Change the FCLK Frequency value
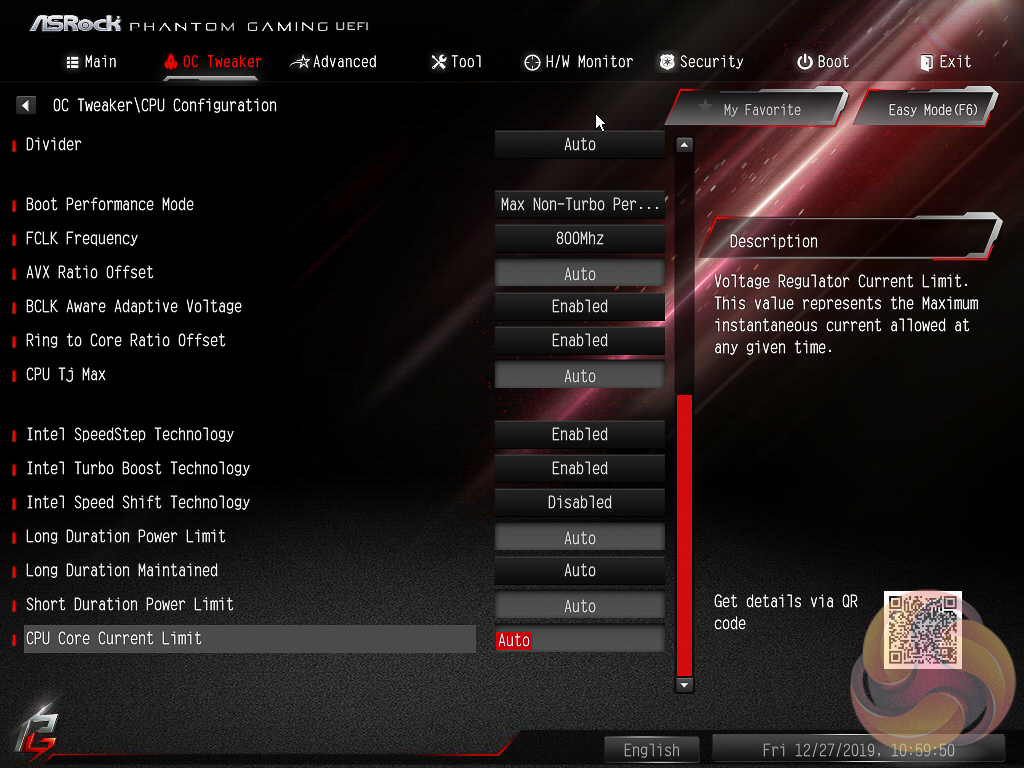 [x=580, y=238]
